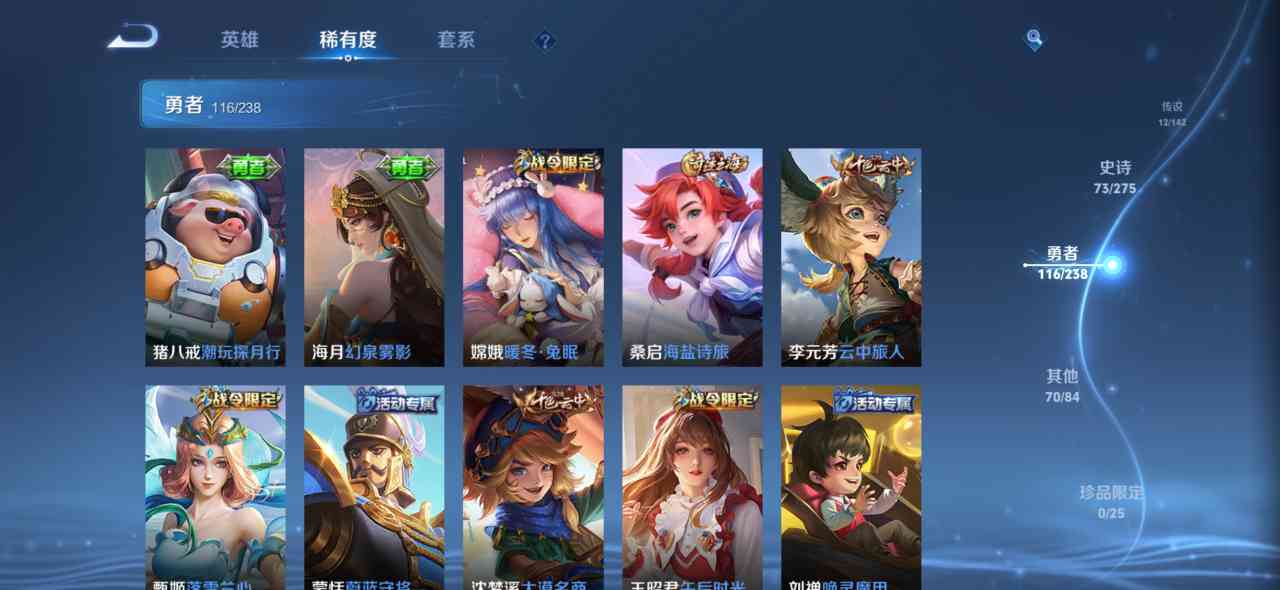The image size is (1280, 590).
Task: Open the 嫦娥 暖冬·兔眠 skin card
Action: pos(533,257)
